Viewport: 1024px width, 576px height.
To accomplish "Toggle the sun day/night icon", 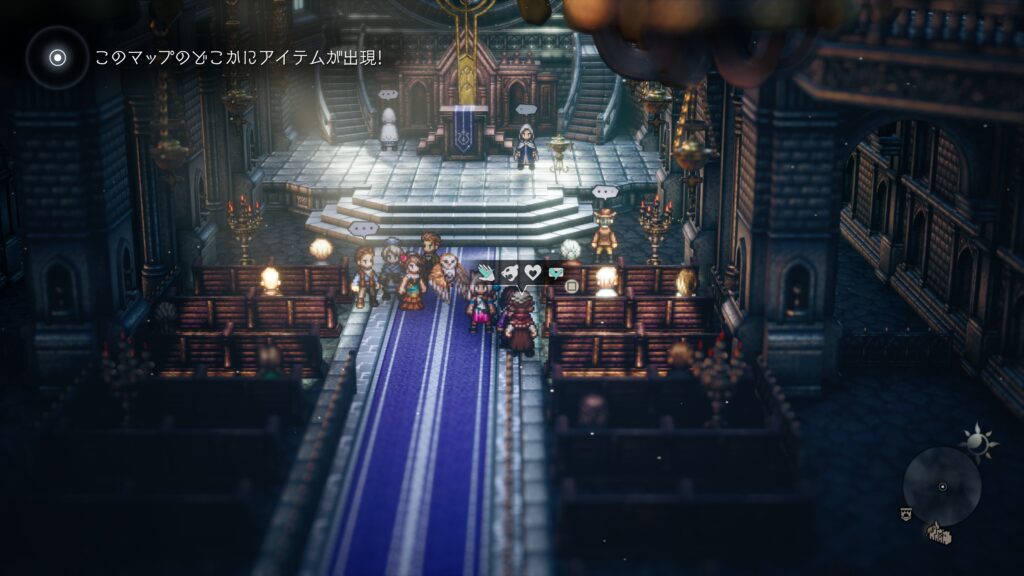I will pos(973,440).
